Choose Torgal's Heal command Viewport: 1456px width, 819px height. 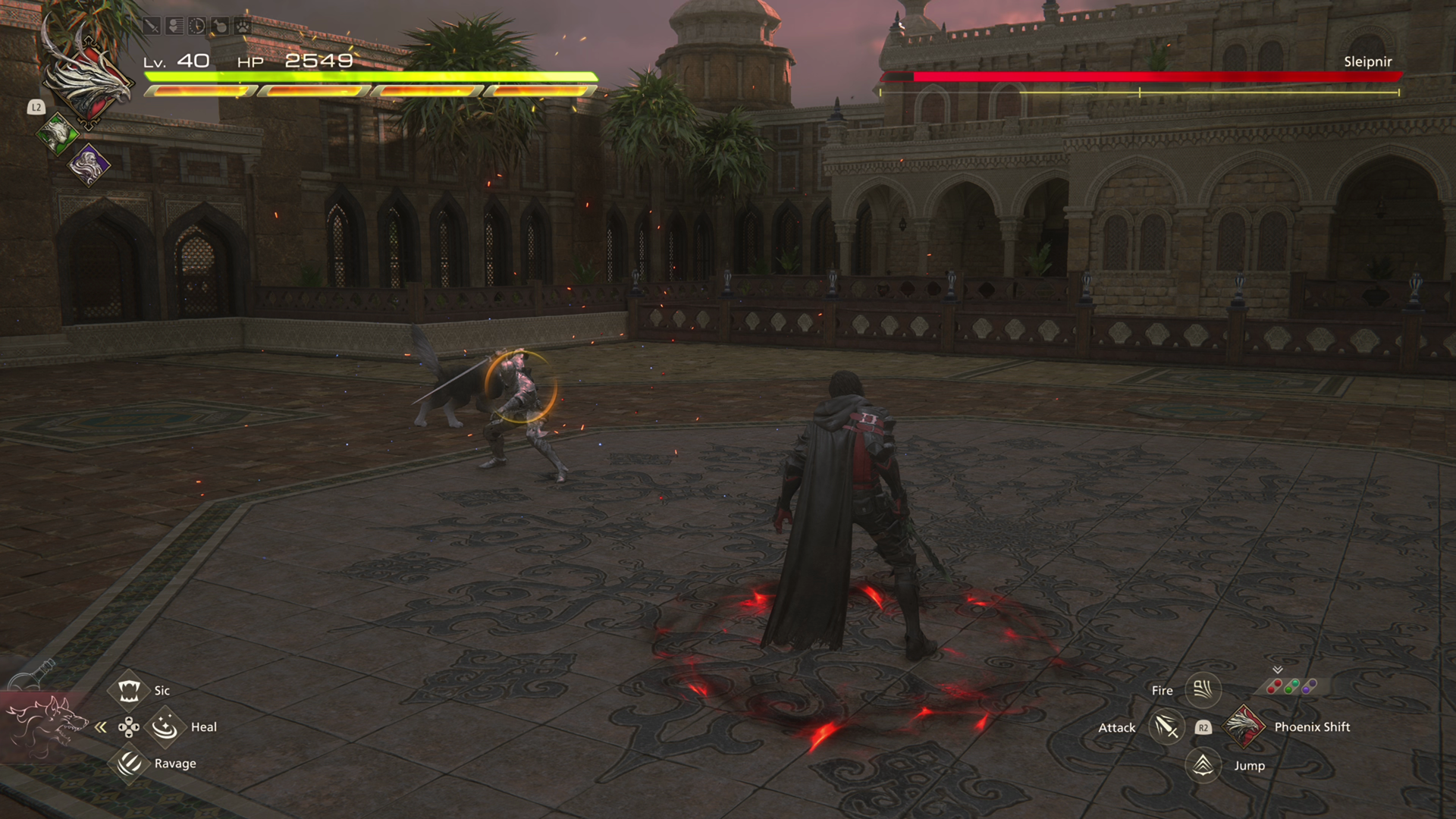165,727
